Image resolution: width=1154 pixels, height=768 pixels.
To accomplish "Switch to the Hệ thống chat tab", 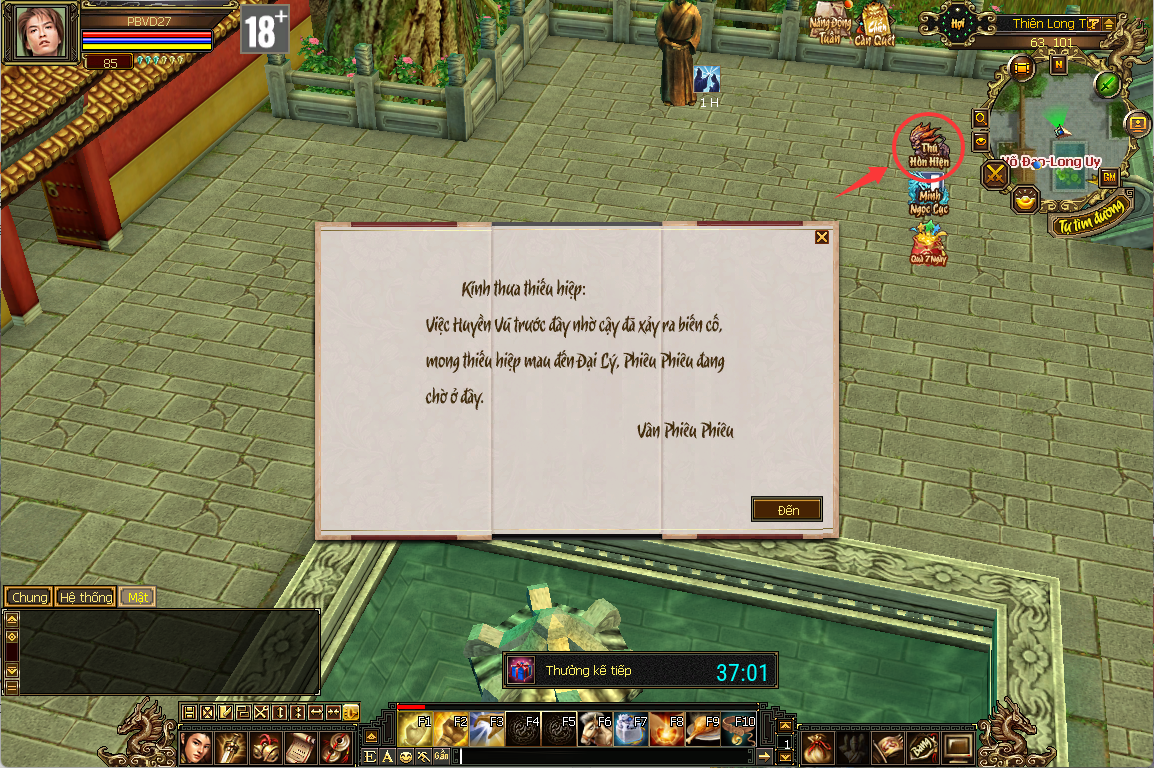I will (85, 597).
